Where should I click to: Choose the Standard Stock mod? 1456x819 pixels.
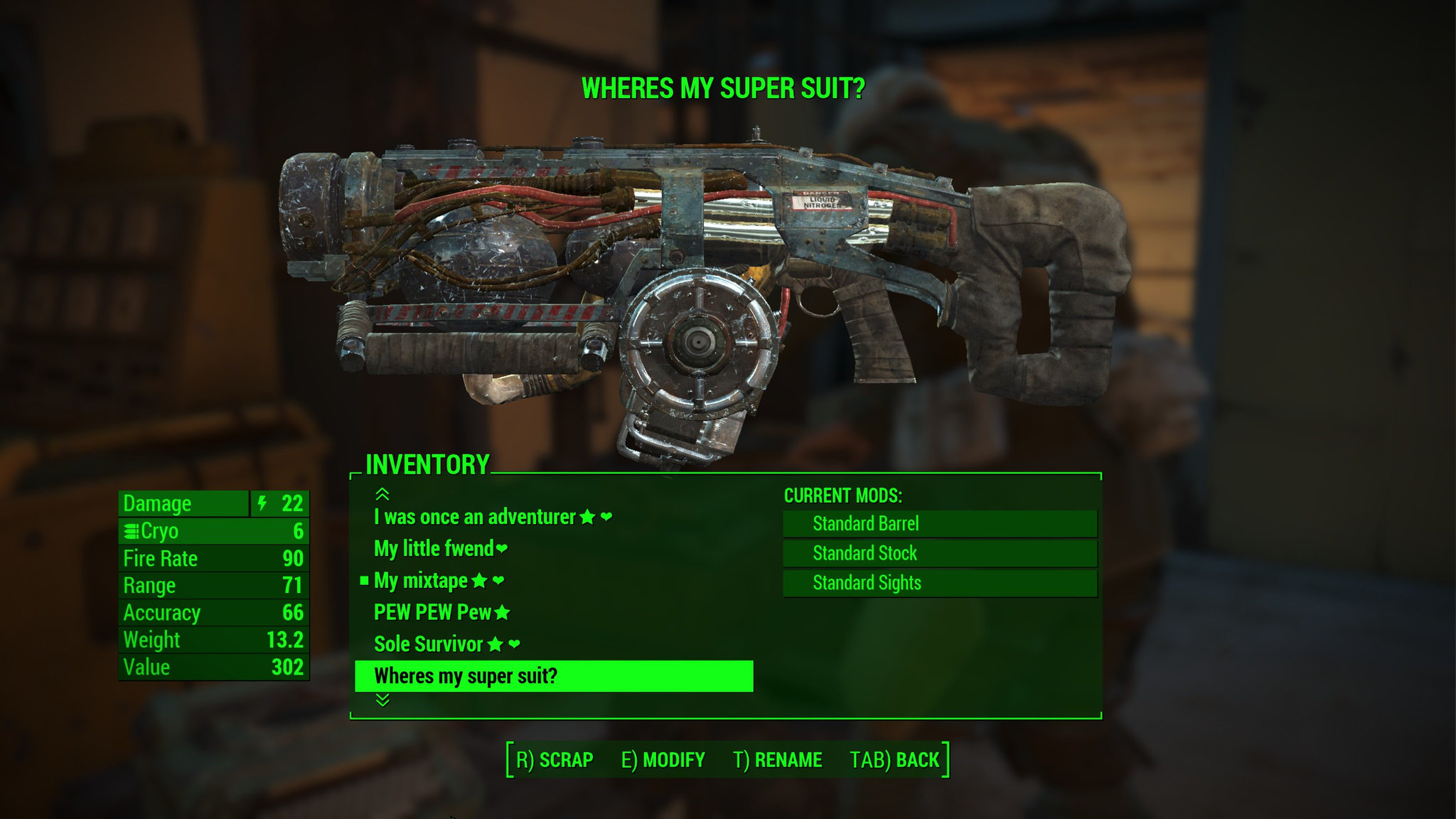pos(939,553)
